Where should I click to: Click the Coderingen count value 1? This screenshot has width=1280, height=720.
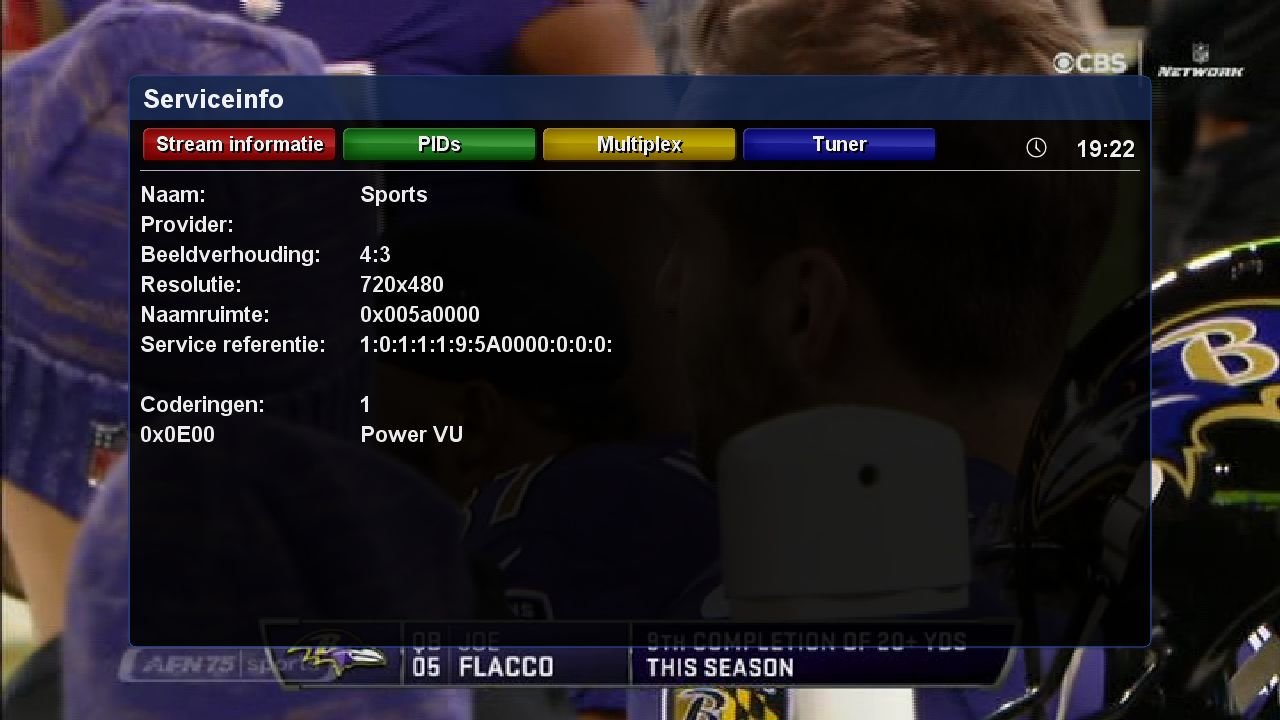(x=364, y=404)
